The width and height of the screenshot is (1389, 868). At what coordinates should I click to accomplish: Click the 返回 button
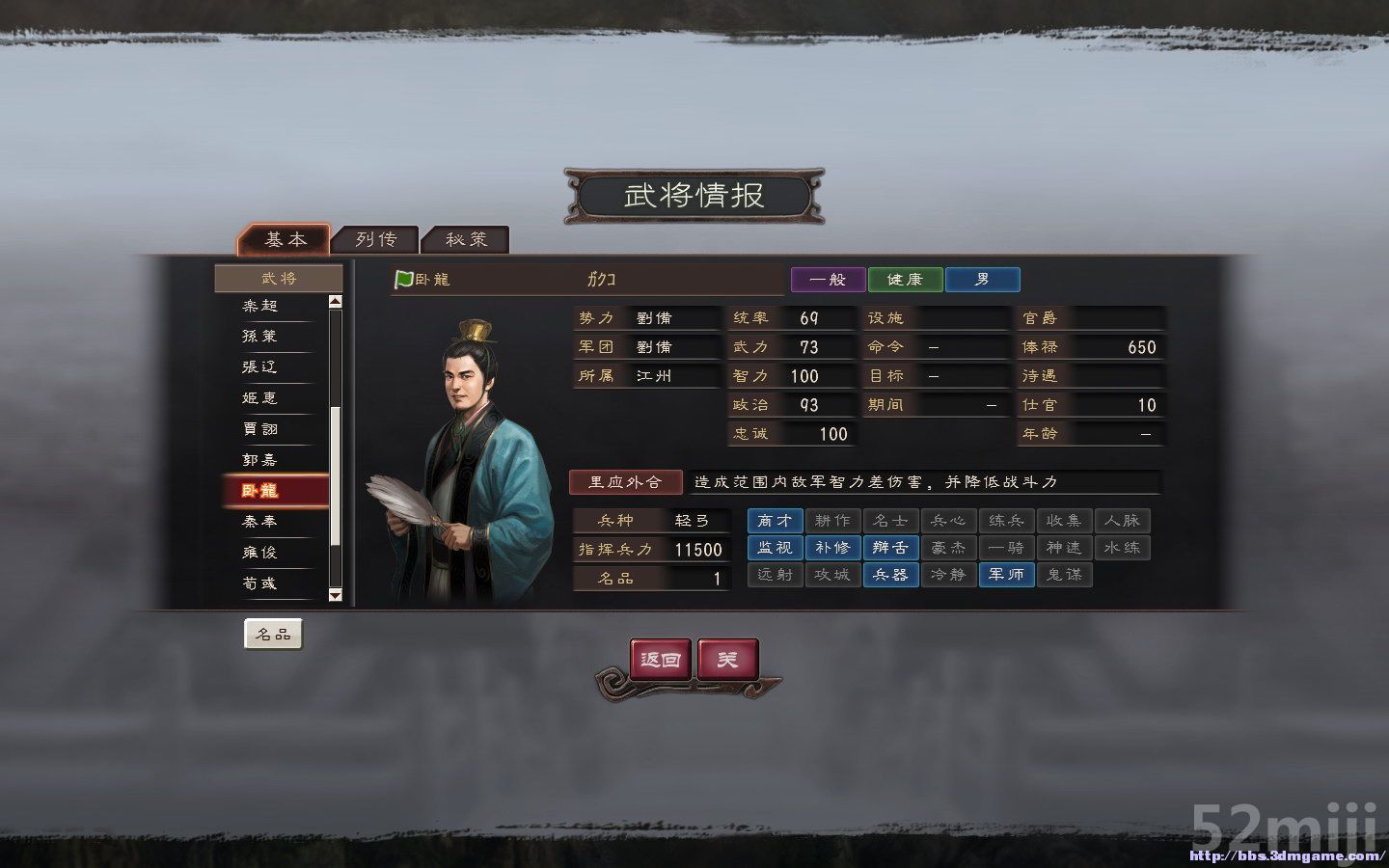(660, 661)
